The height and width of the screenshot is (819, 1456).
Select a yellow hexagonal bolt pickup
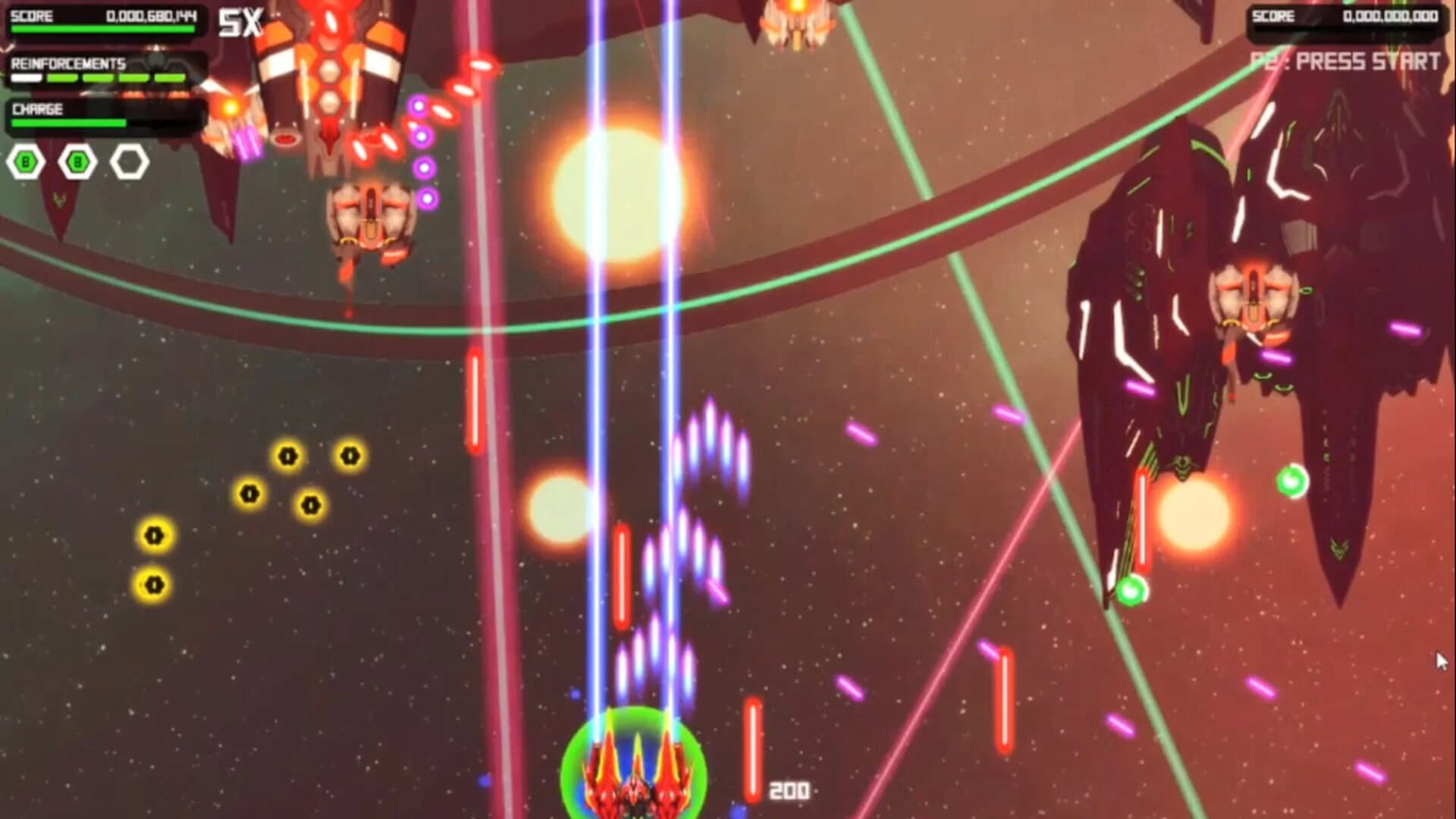pyautogui.click(x=287, y=453)
